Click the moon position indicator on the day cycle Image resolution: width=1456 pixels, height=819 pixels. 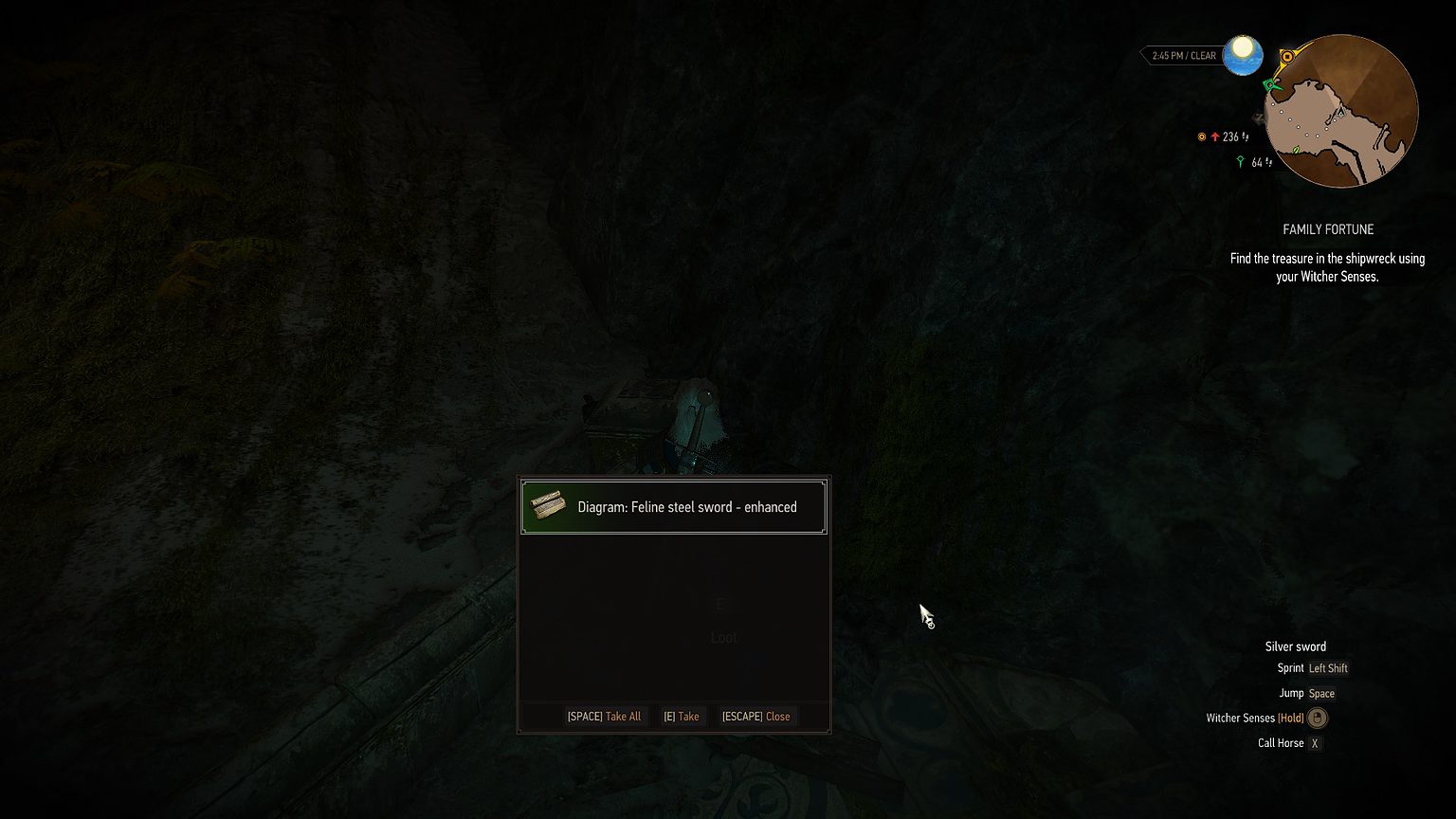(1243, 54)
